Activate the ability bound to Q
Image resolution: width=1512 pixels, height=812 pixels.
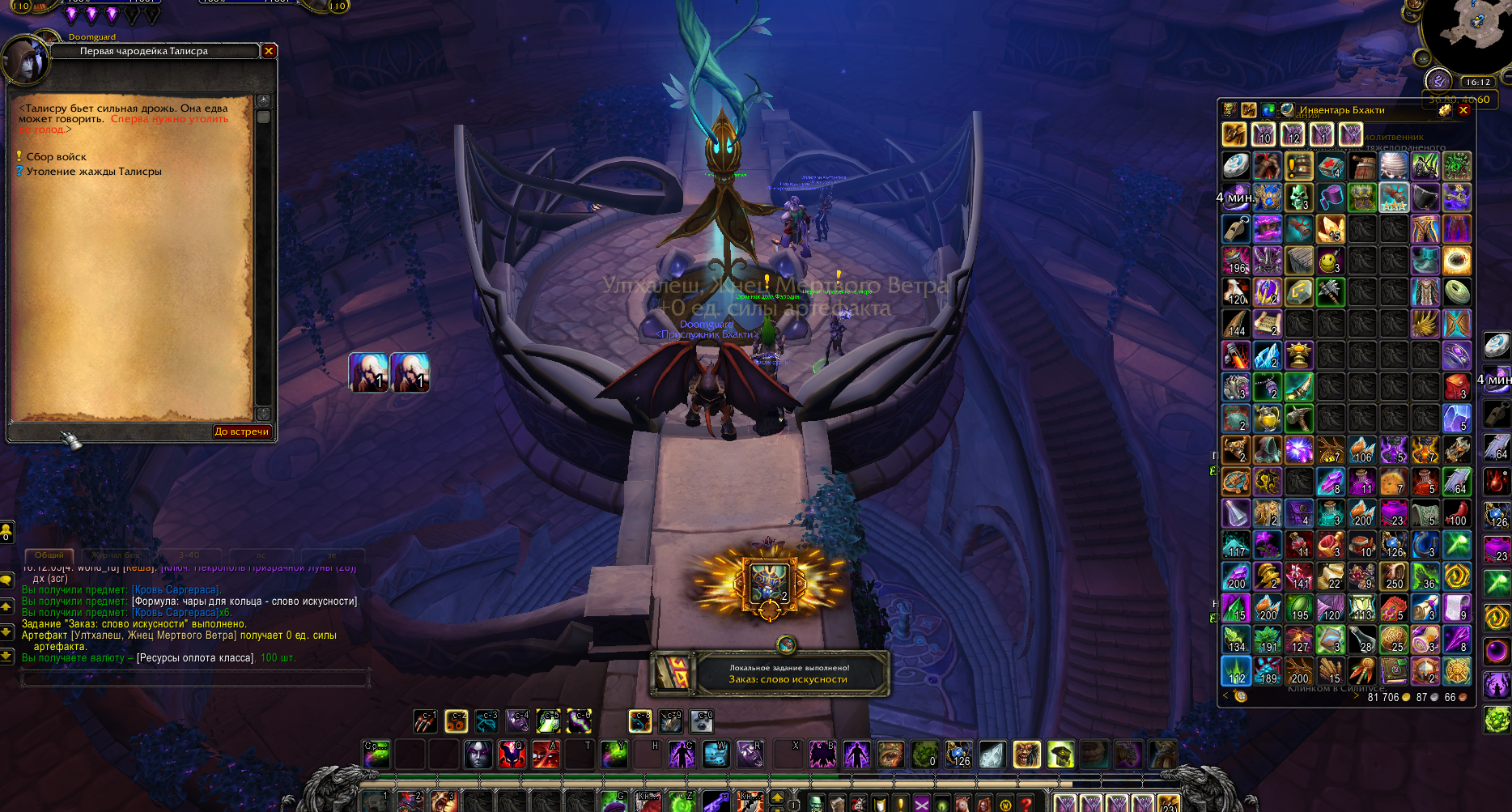point(512,755)
